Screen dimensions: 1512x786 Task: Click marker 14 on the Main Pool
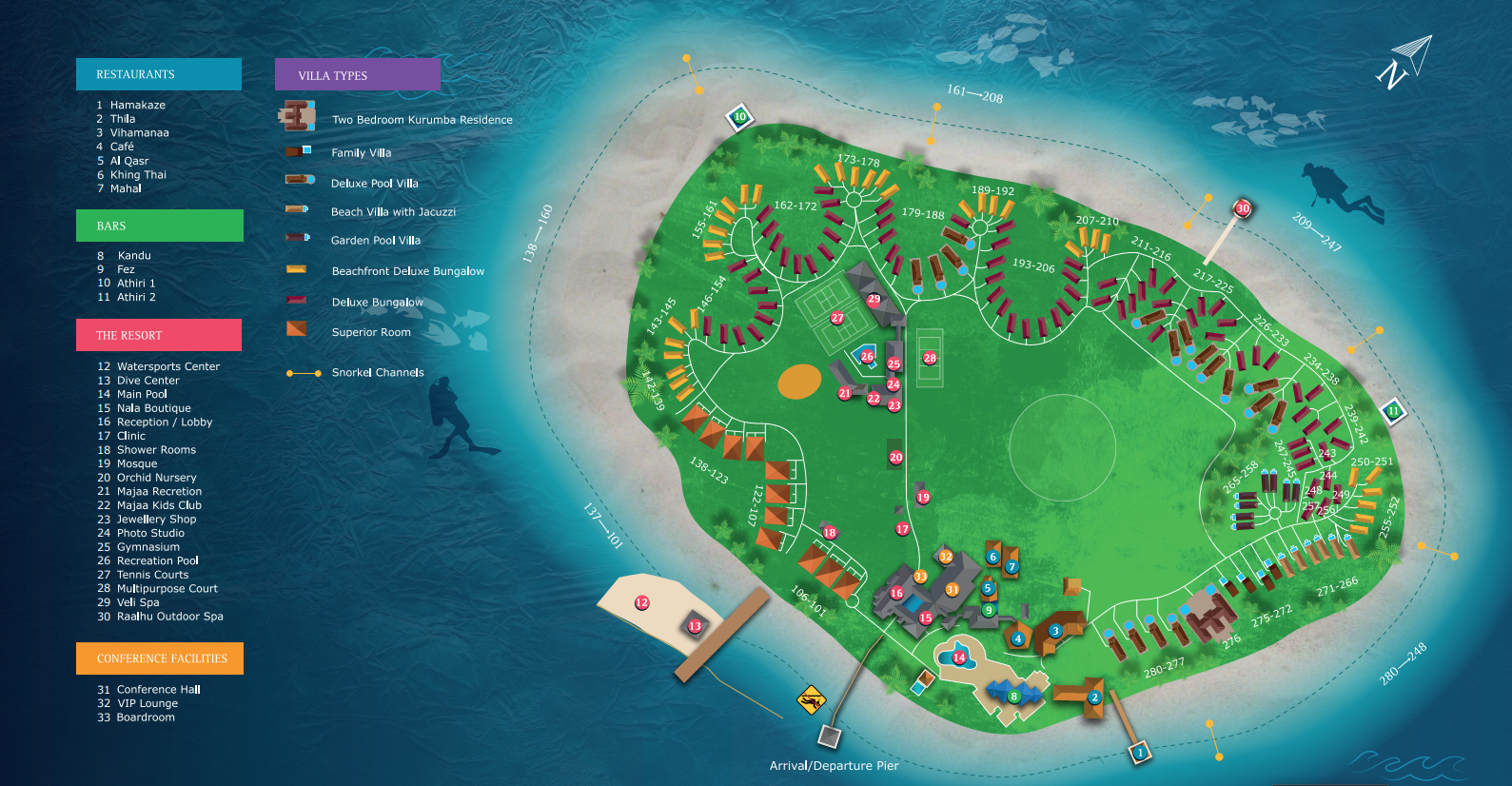coord(959,658)
